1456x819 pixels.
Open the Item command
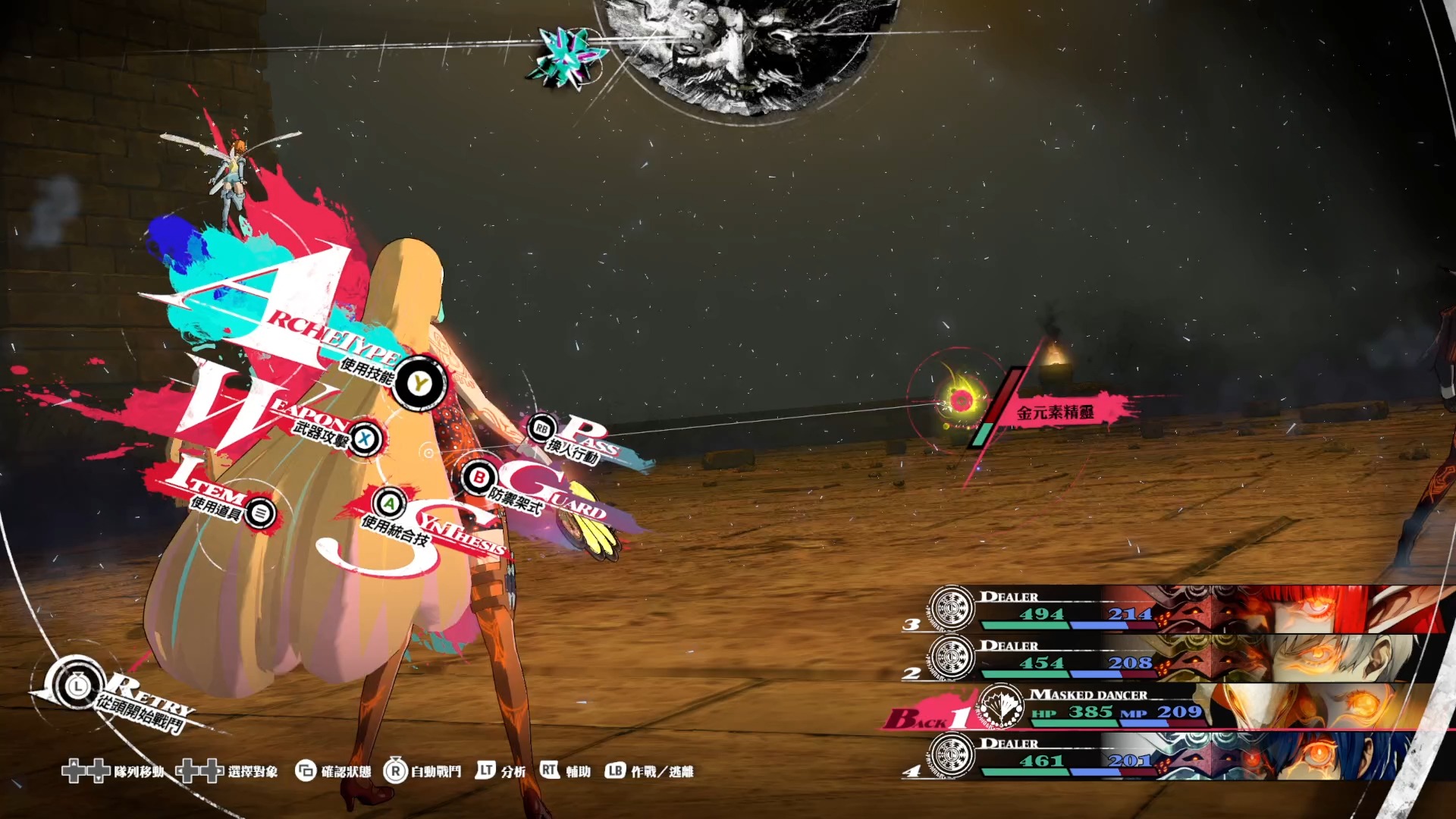260,513
